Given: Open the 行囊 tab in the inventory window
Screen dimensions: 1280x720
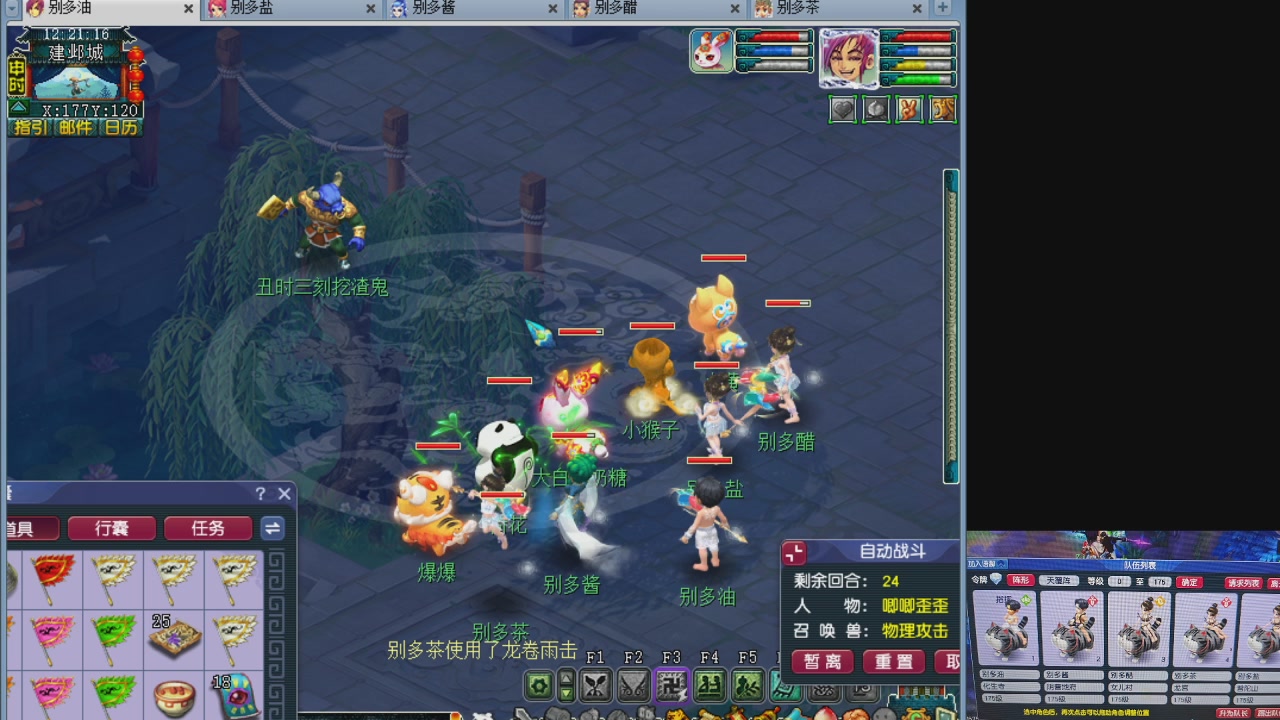Looking at the screenshot, I should (111, 528).
